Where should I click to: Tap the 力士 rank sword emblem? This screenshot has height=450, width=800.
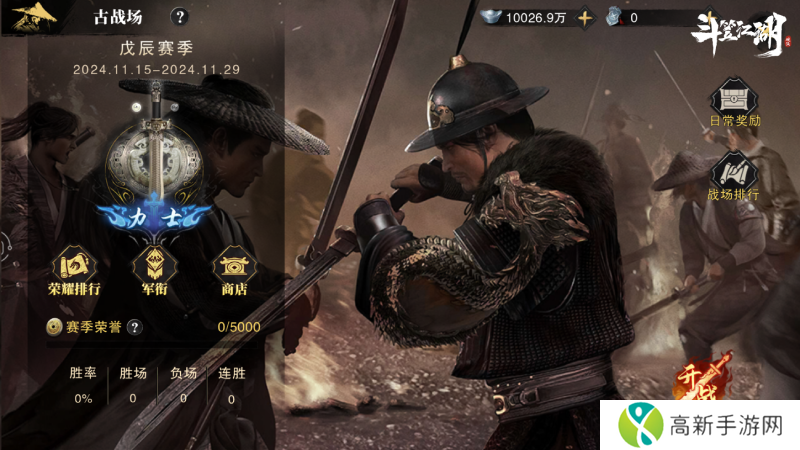point(154,160)
